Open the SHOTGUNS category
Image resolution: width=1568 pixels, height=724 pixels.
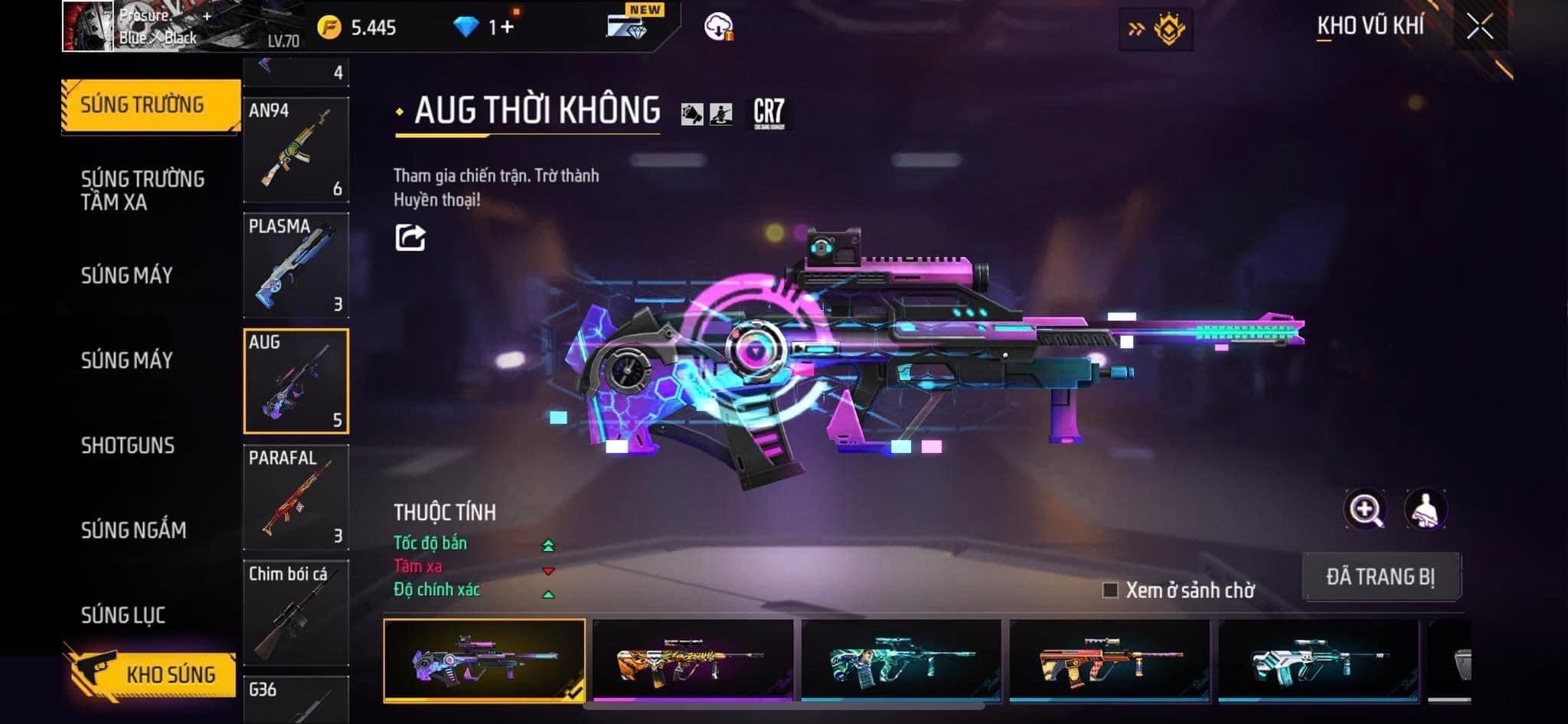[128, 445]
